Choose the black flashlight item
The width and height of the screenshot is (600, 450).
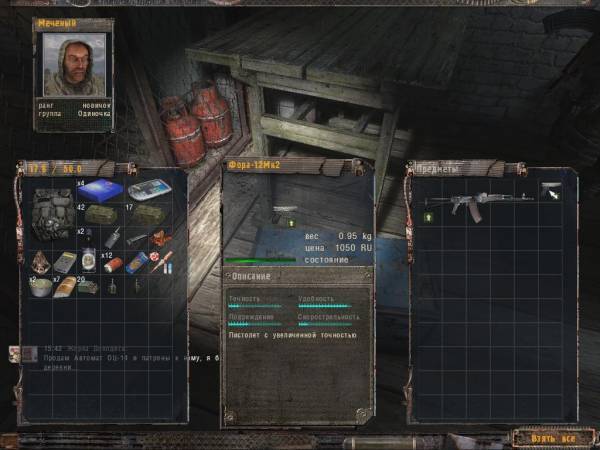(x=135, y=240)
